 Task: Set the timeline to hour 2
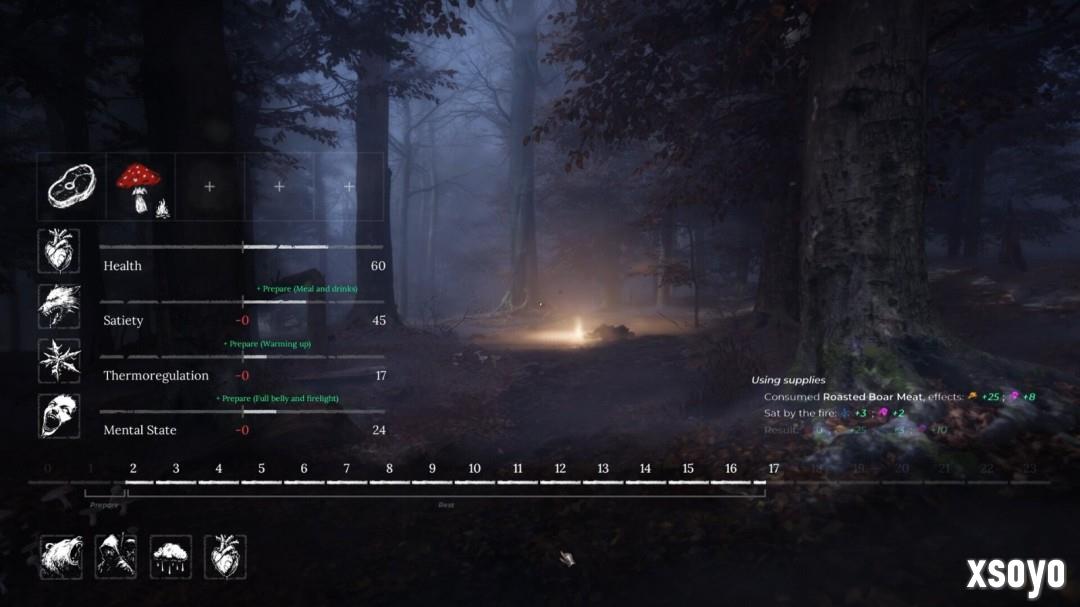(x=133, y=469)
